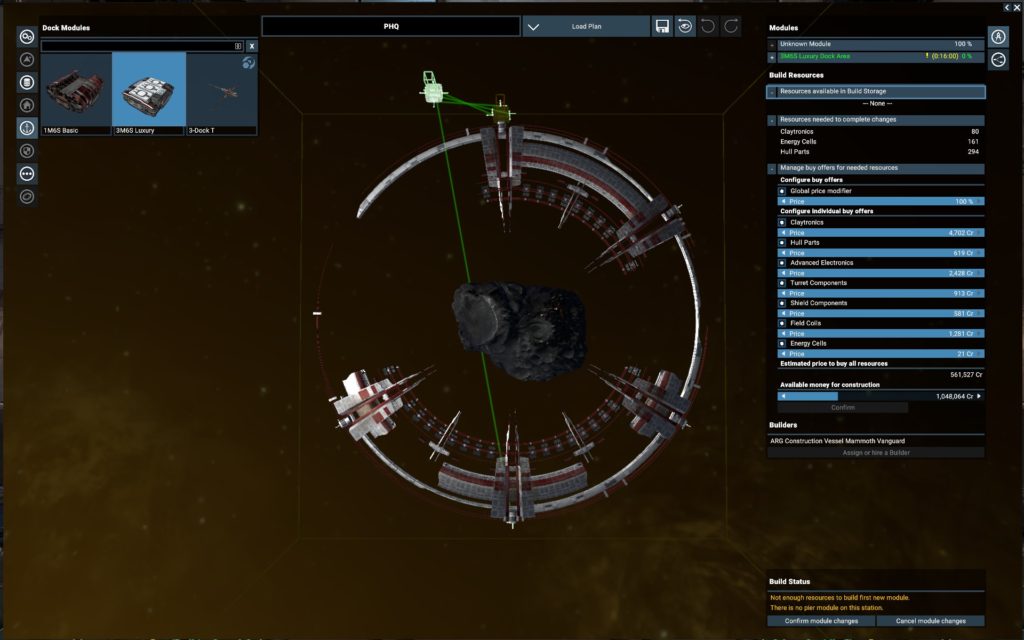Viewport: 1024px width, 640px height.
Task: Expand the 3M6S Luxury Dock Area entry
Action: tap(772, 56)
